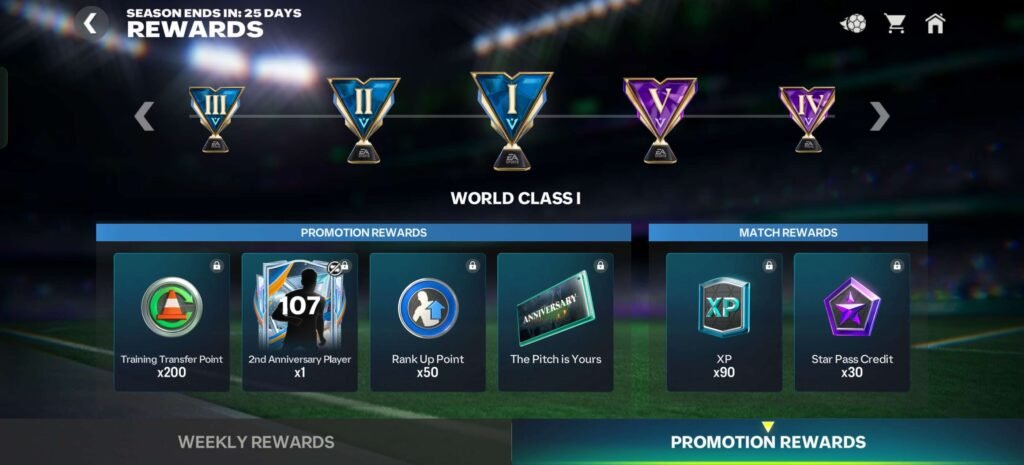Show next division tiers with right arrow
Image resolution: width=1024 pixels, height=465 pixels.
pos(879,116)
